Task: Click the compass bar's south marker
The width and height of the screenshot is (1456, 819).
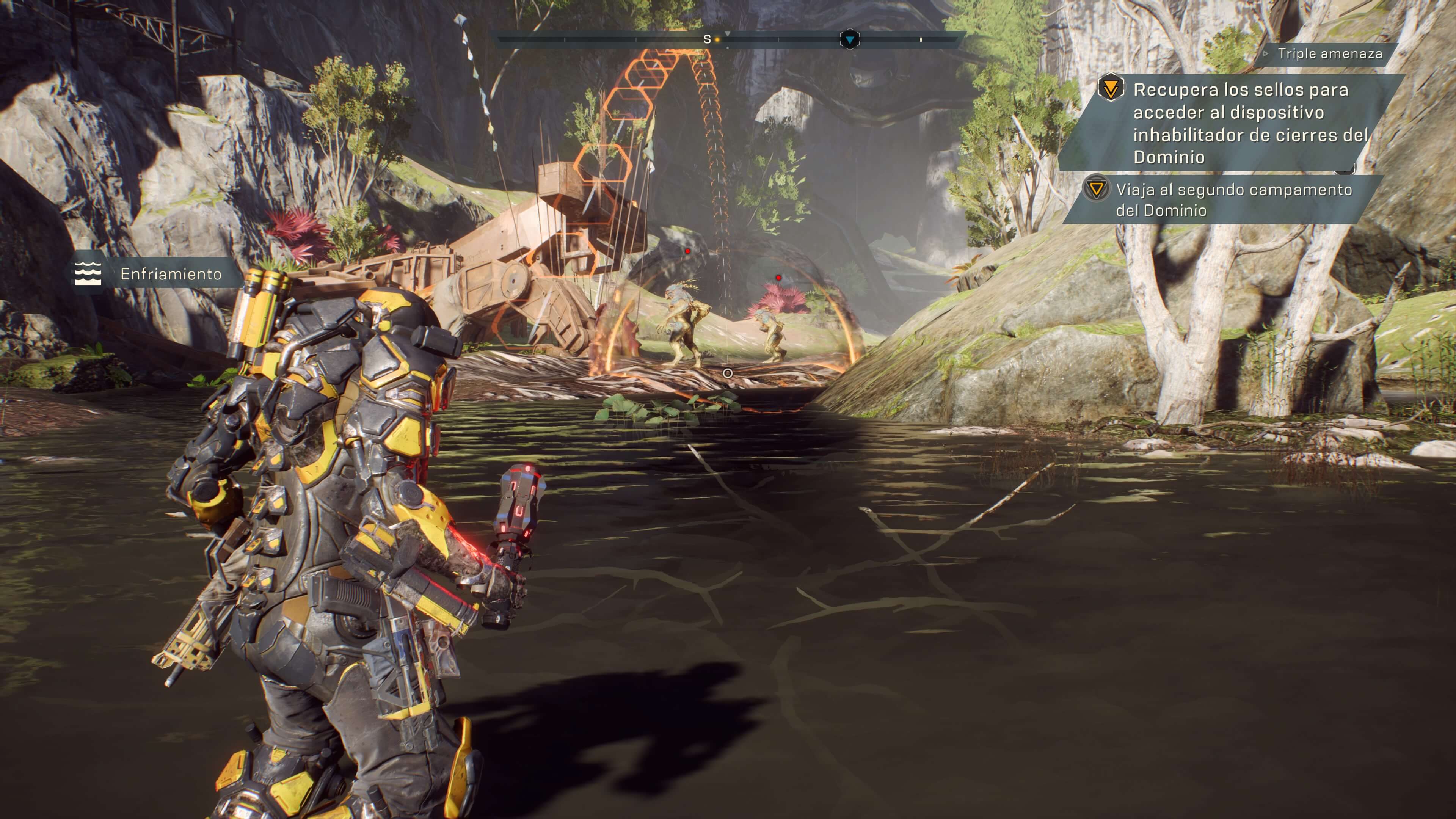Action: point(707,39)
